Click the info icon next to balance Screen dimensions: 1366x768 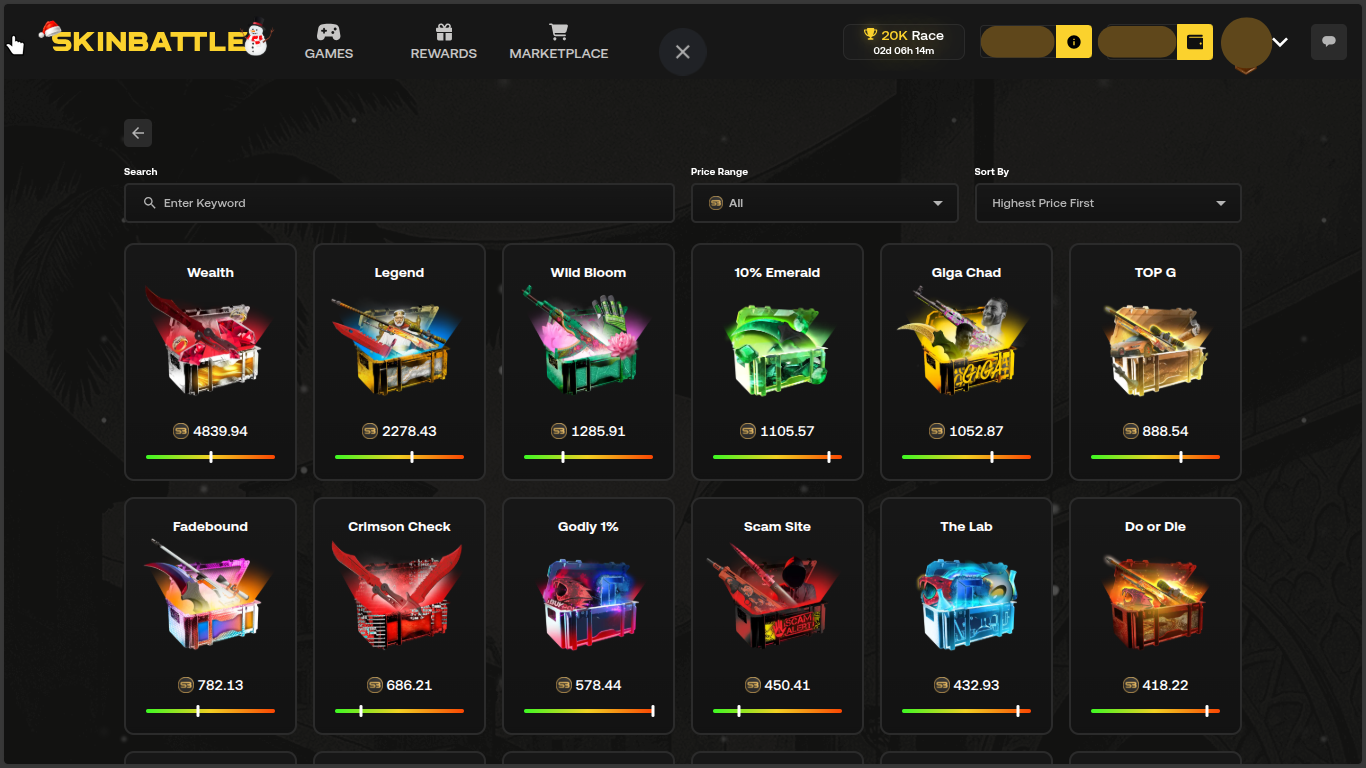tap(1073, 42)
